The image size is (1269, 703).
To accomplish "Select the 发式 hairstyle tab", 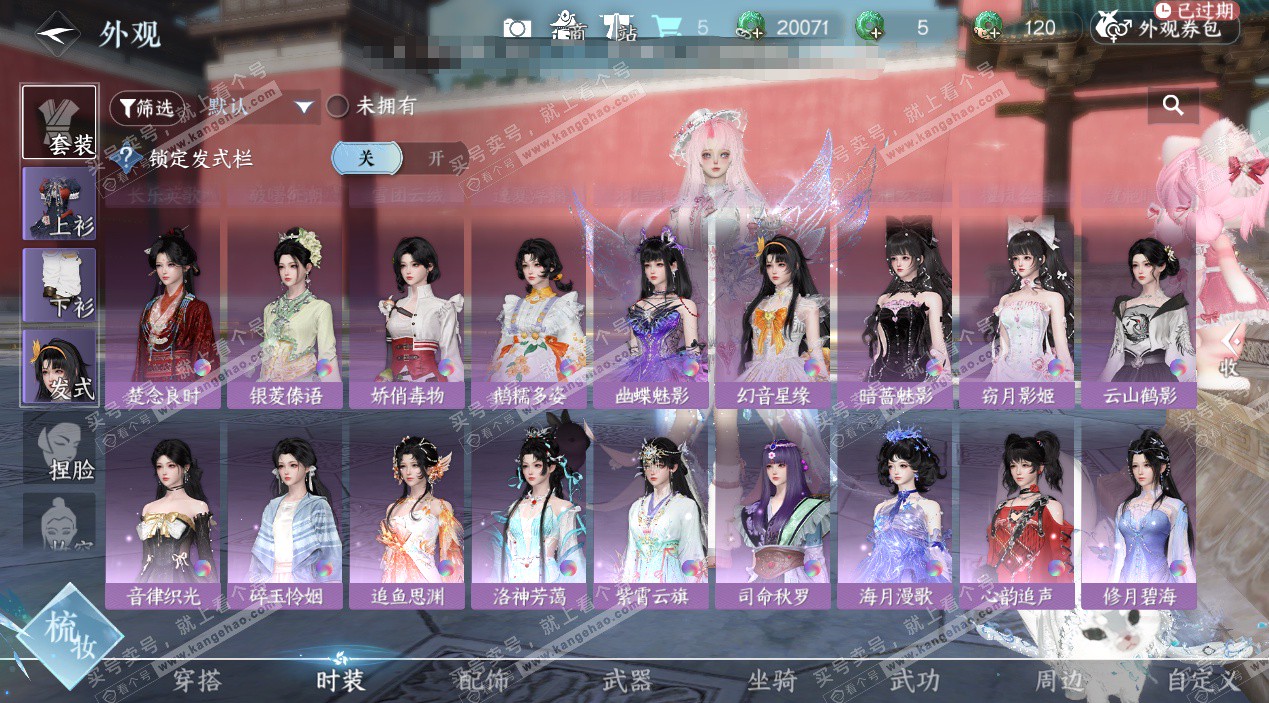I will point(60,366).
